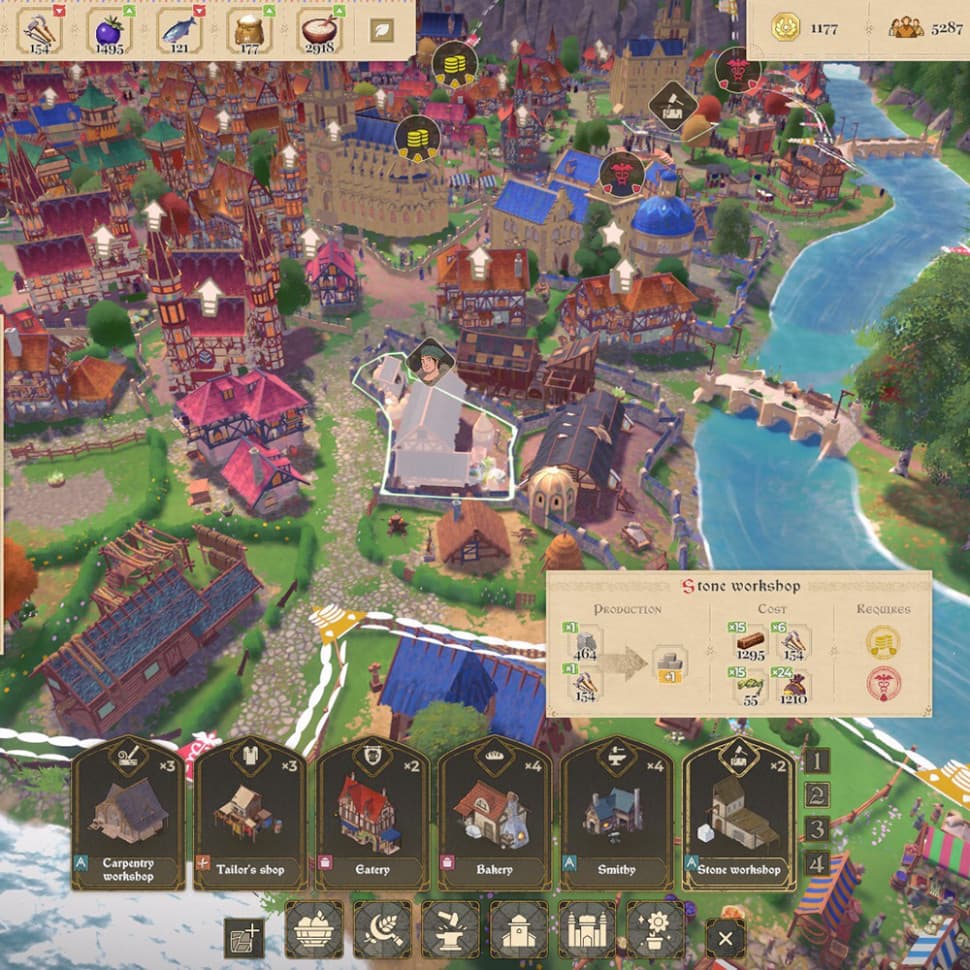Open the small chapel building category
Image resolution: width=970 pixels, height=970 pixels.
coord(518,930)
